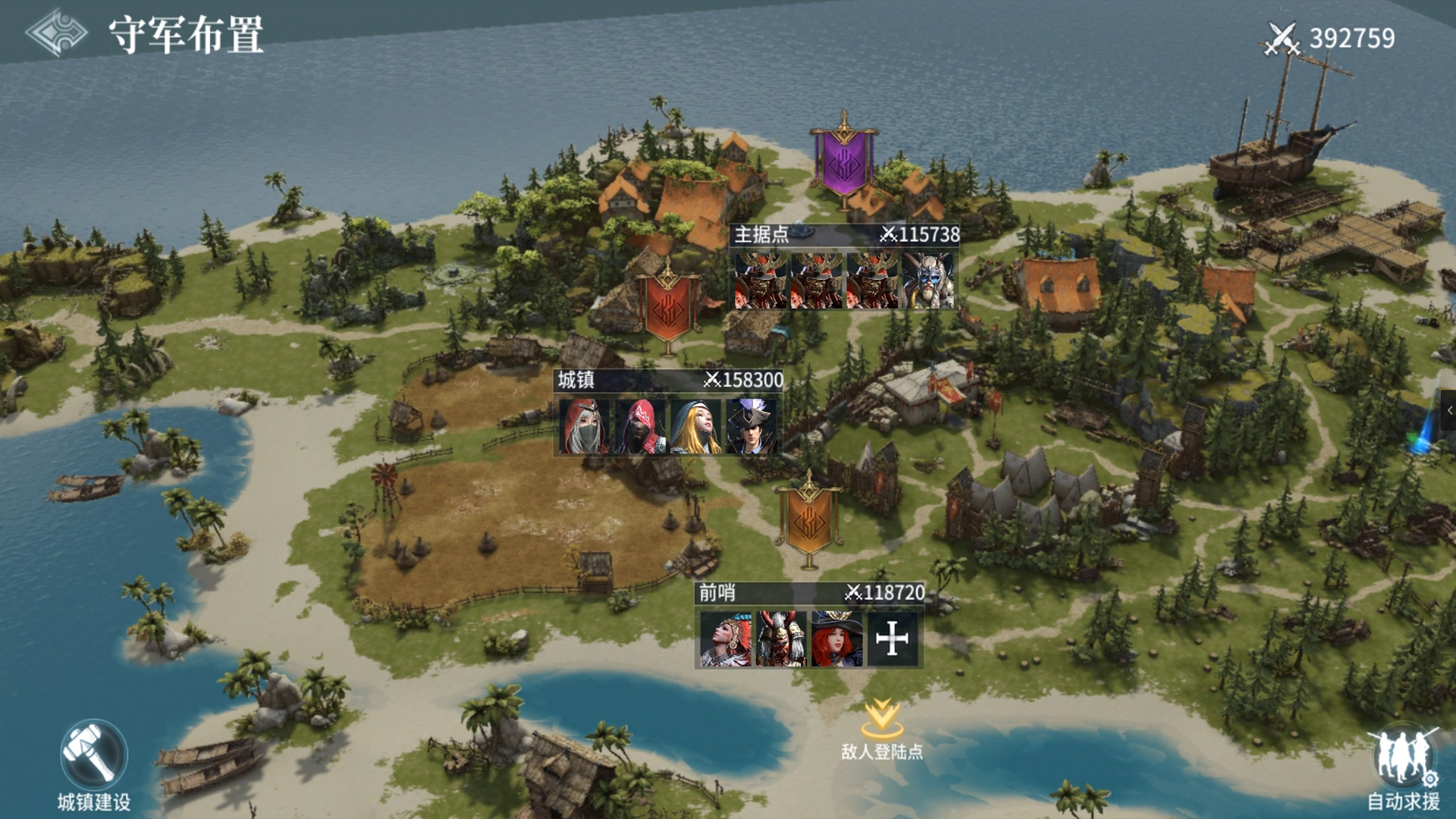The height and width of the screenshot is (819, 1456).
Task: Go back using the top-left diamond arrow
Action: point(55,33)
